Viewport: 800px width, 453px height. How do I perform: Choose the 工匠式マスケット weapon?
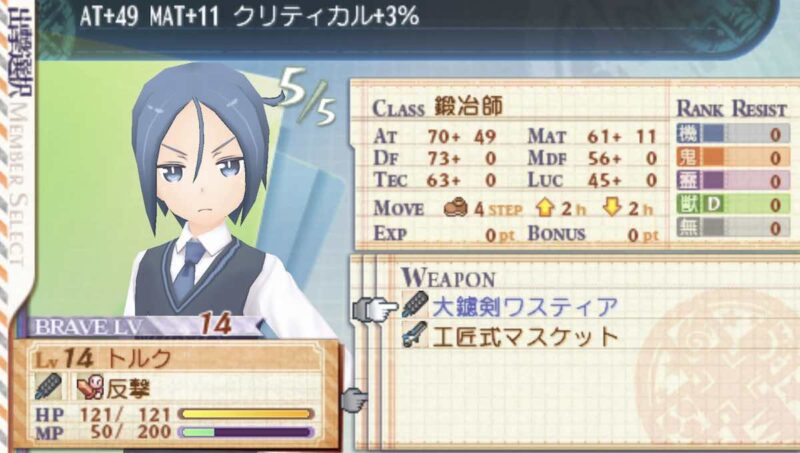(x=524, y=337)
